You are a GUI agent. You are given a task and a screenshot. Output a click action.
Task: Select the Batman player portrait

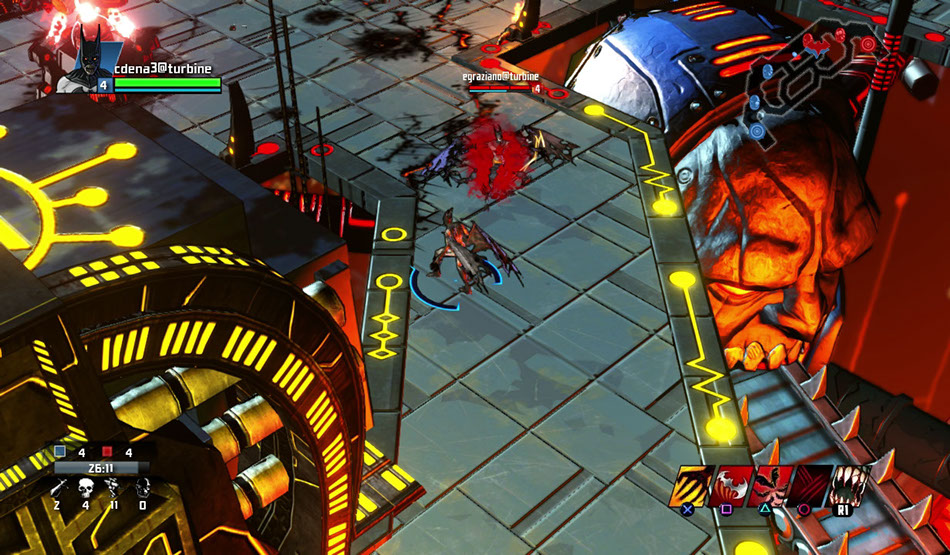(87, 62)
